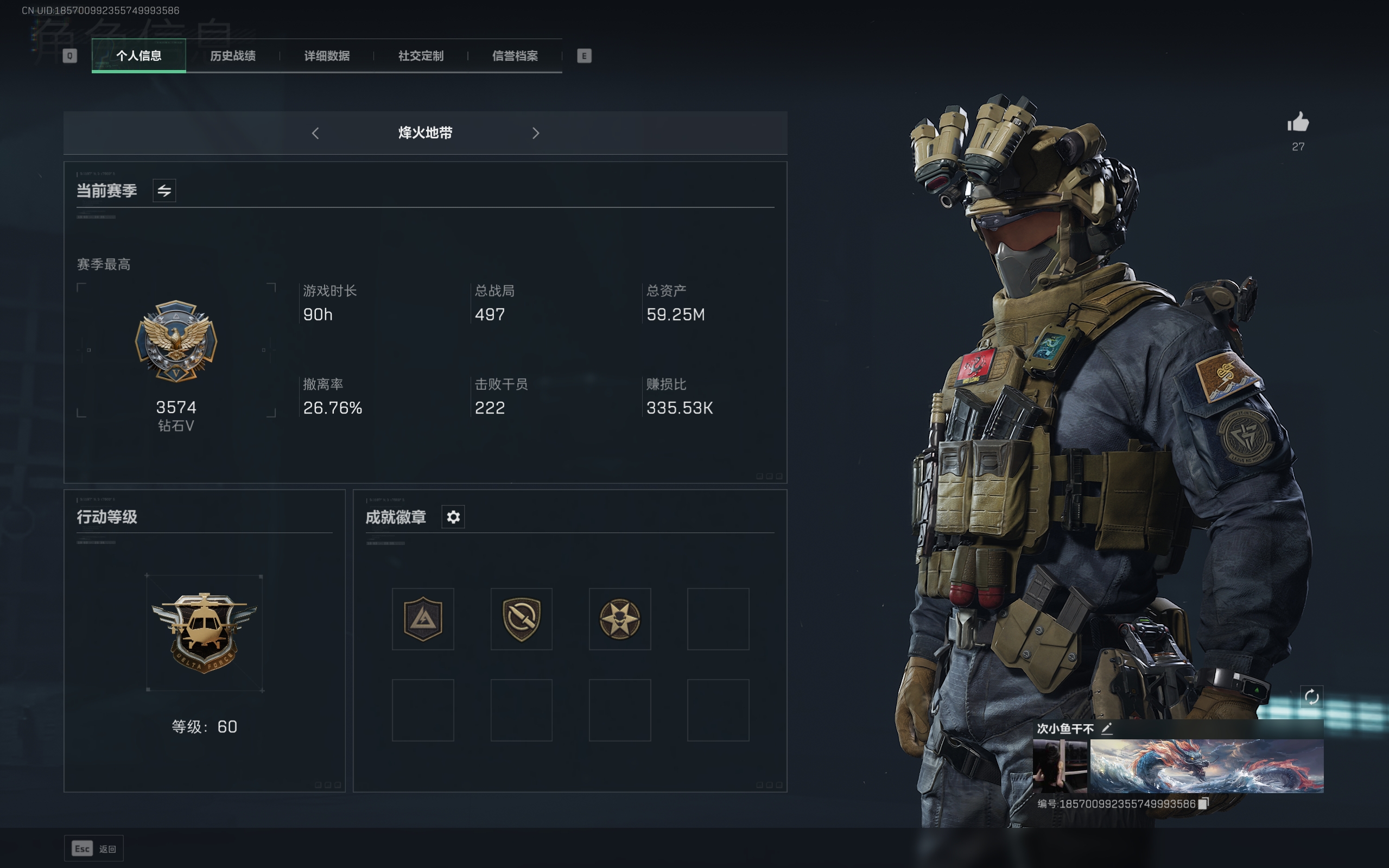Pick the star-shaped achievement badge
The image size is (1389, 868).
620,619
